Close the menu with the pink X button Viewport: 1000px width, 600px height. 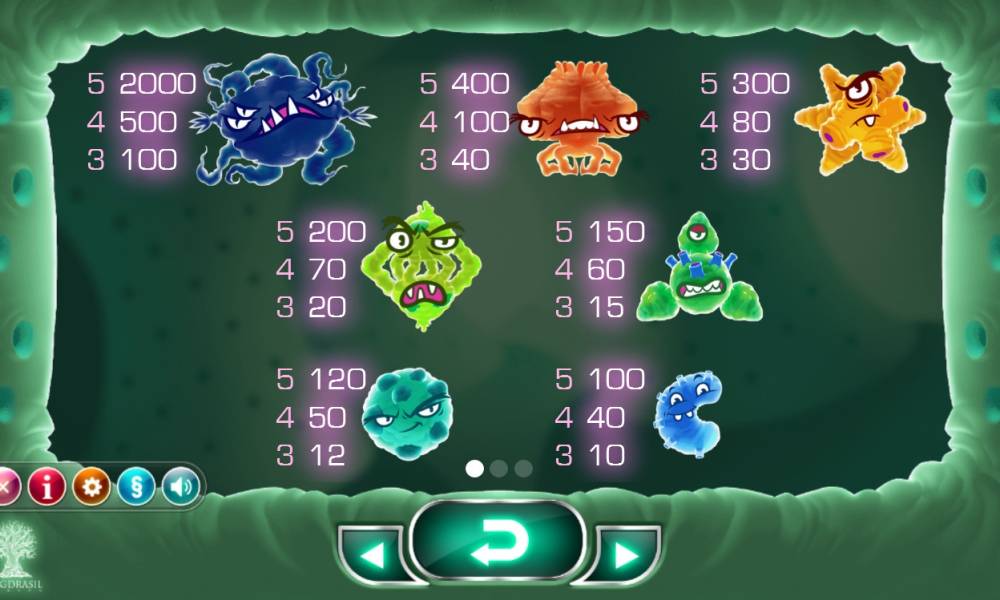point(6,488)
